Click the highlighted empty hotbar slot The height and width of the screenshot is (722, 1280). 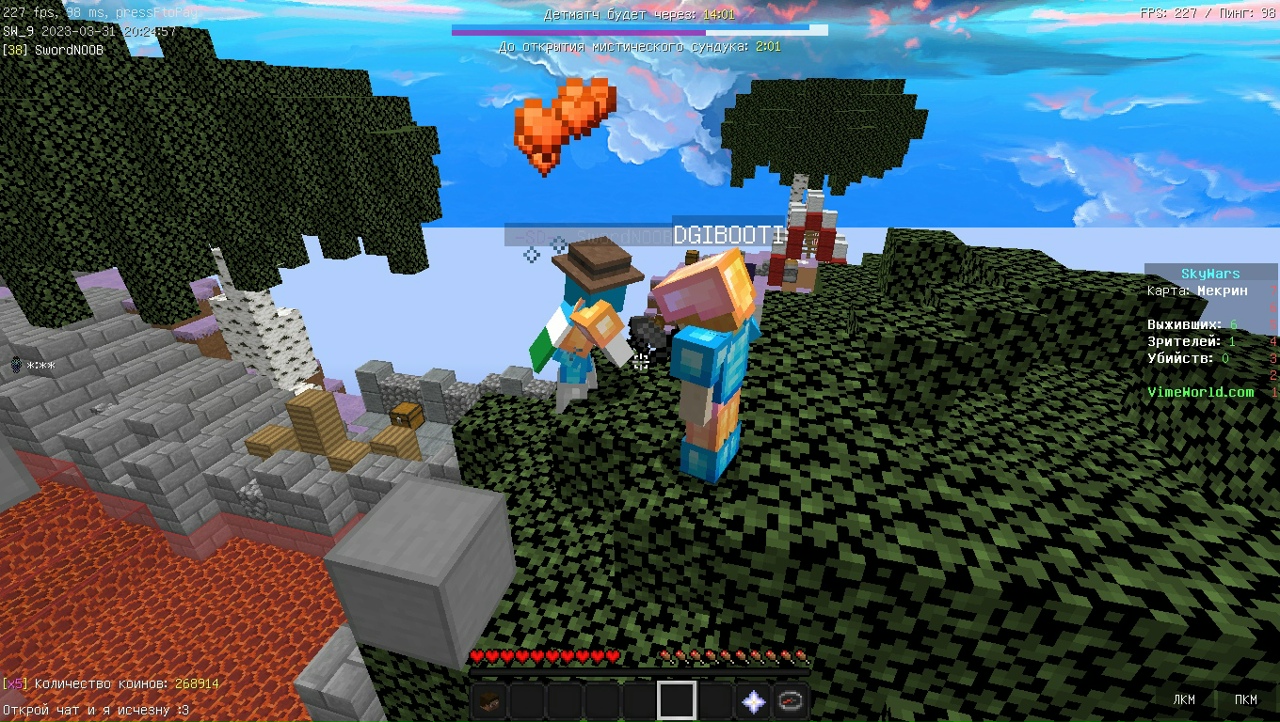point(676,701)
